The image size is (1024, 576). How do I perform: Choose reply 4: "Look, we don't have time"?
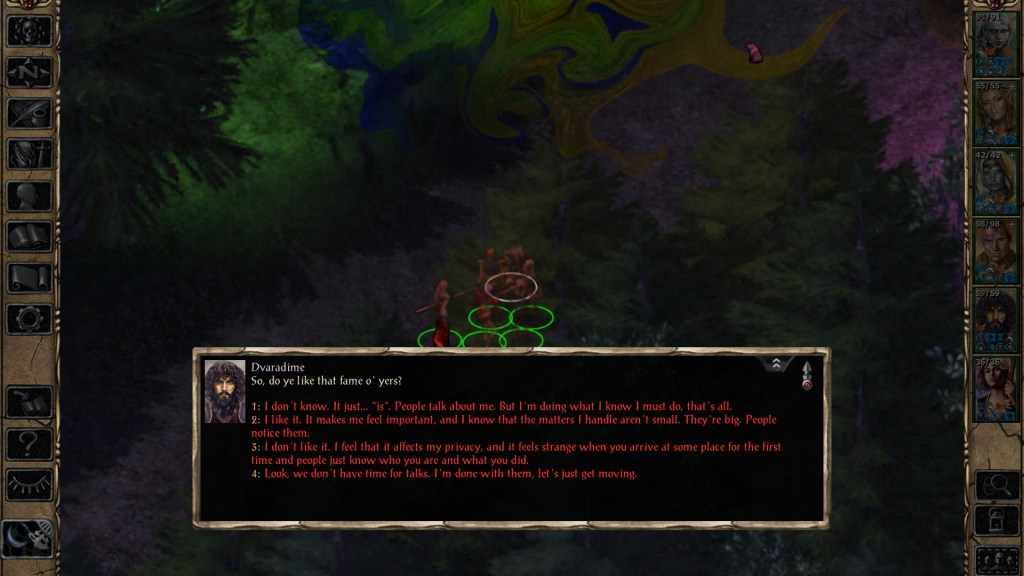(450, 474)
